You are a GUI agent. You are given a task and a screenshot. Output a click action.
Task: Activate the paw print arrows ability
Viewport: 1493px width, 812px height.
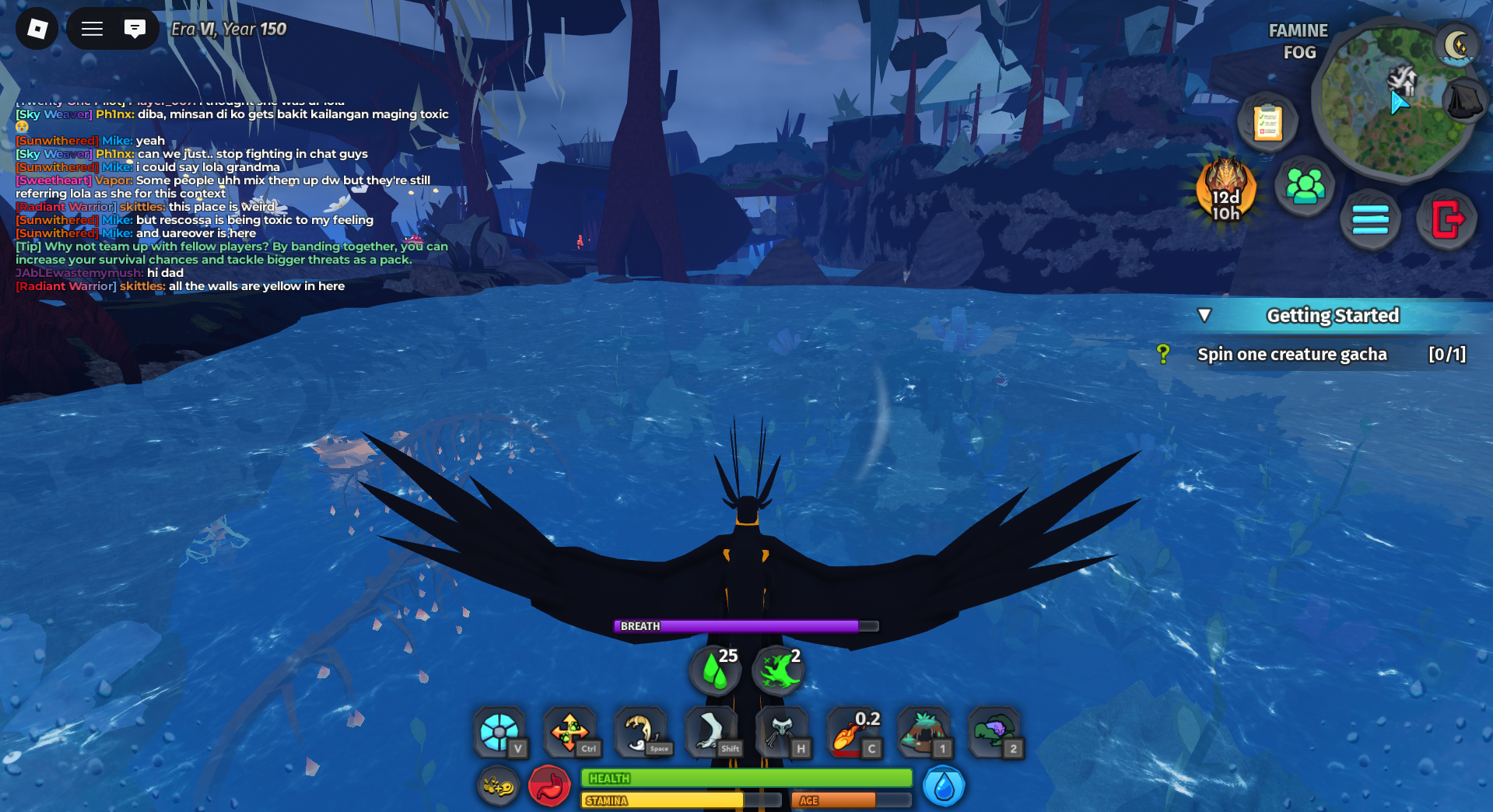(x=569, y=732)
